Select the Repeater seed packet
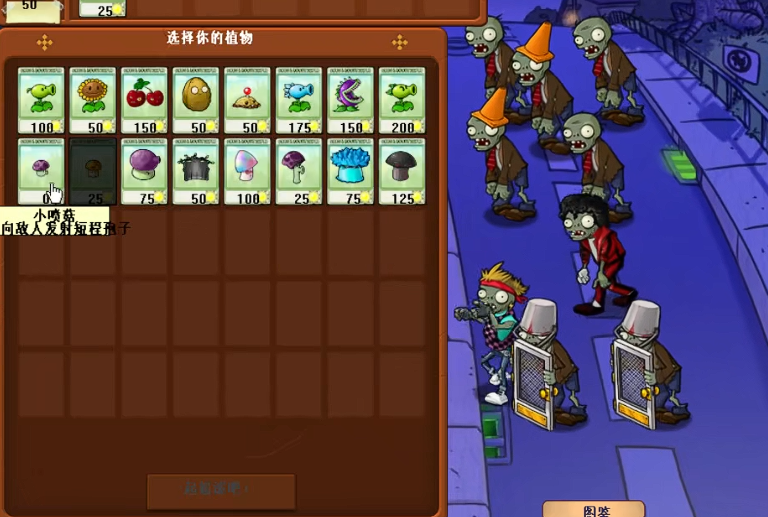The height and width of the screenshot is (517, 768). click(x=402, y=100)
